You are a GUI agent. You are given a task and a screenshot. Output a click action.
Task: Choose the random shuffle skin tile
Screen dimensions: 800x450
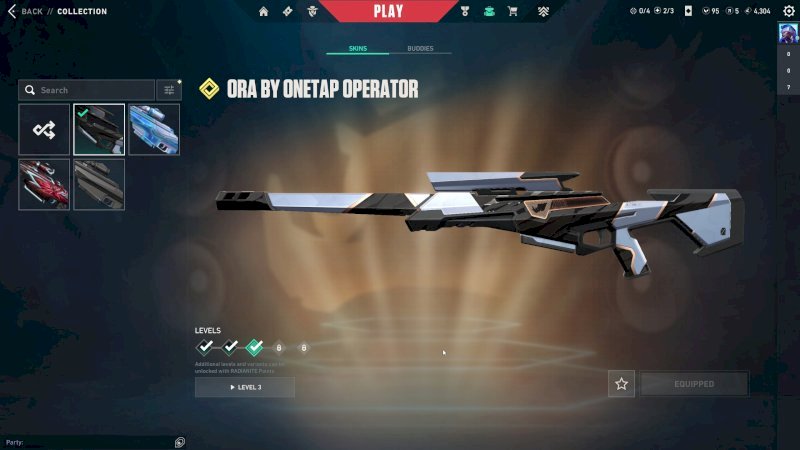[44, 130]
